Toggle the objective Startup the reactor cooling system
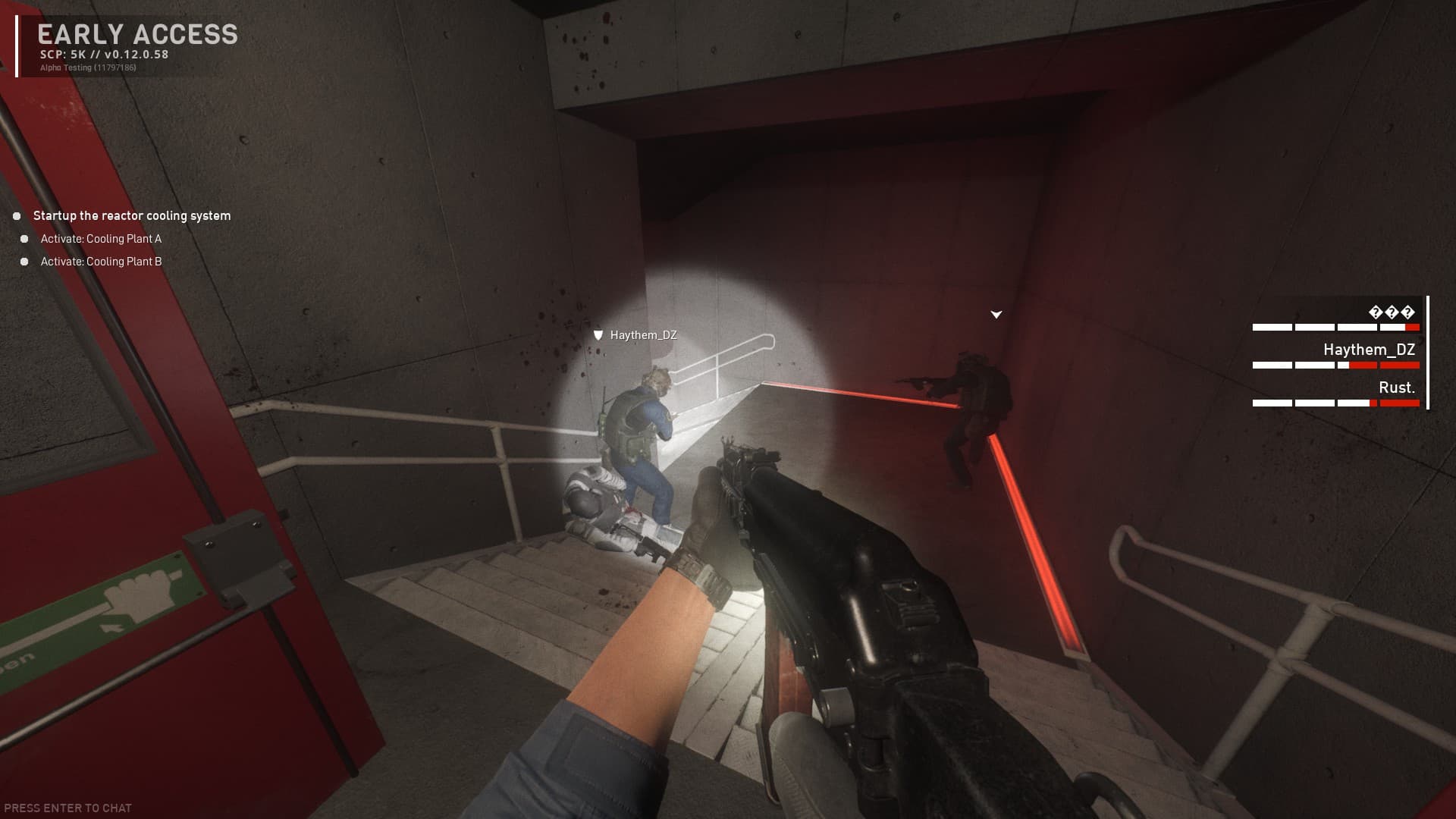Image resolution: width=1456 pixels, height=819 pixels. (131, 215)
